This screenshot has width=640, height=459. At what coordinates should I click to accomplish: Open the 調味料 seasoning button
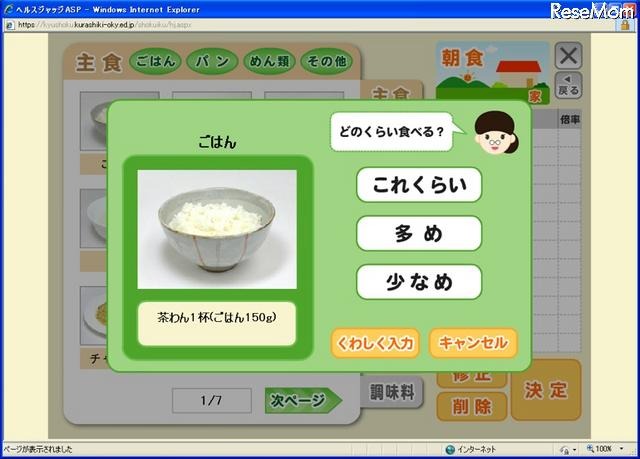click(392, 392)
